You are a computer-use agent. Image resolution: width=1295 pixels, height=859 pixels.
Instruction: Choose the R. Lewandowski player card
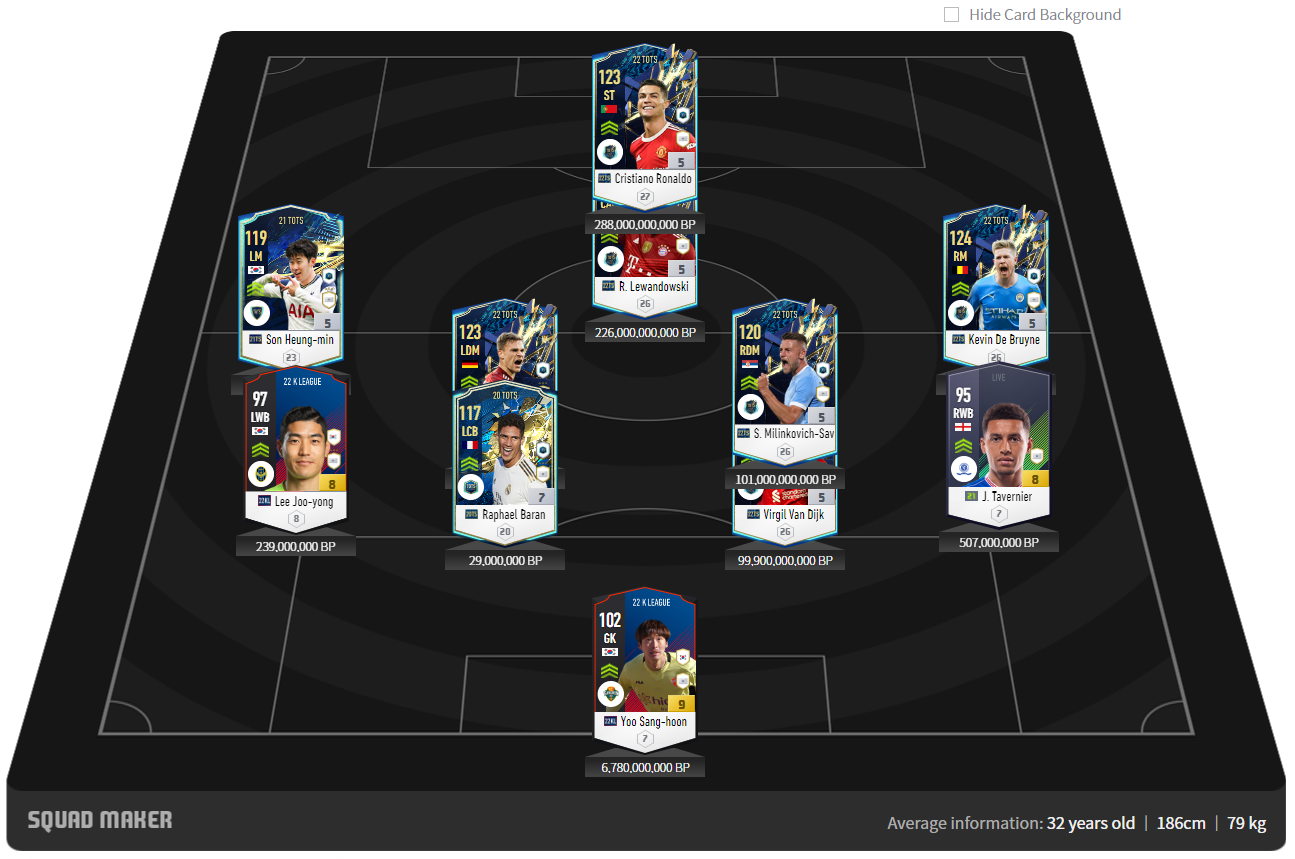coord(644,265)
